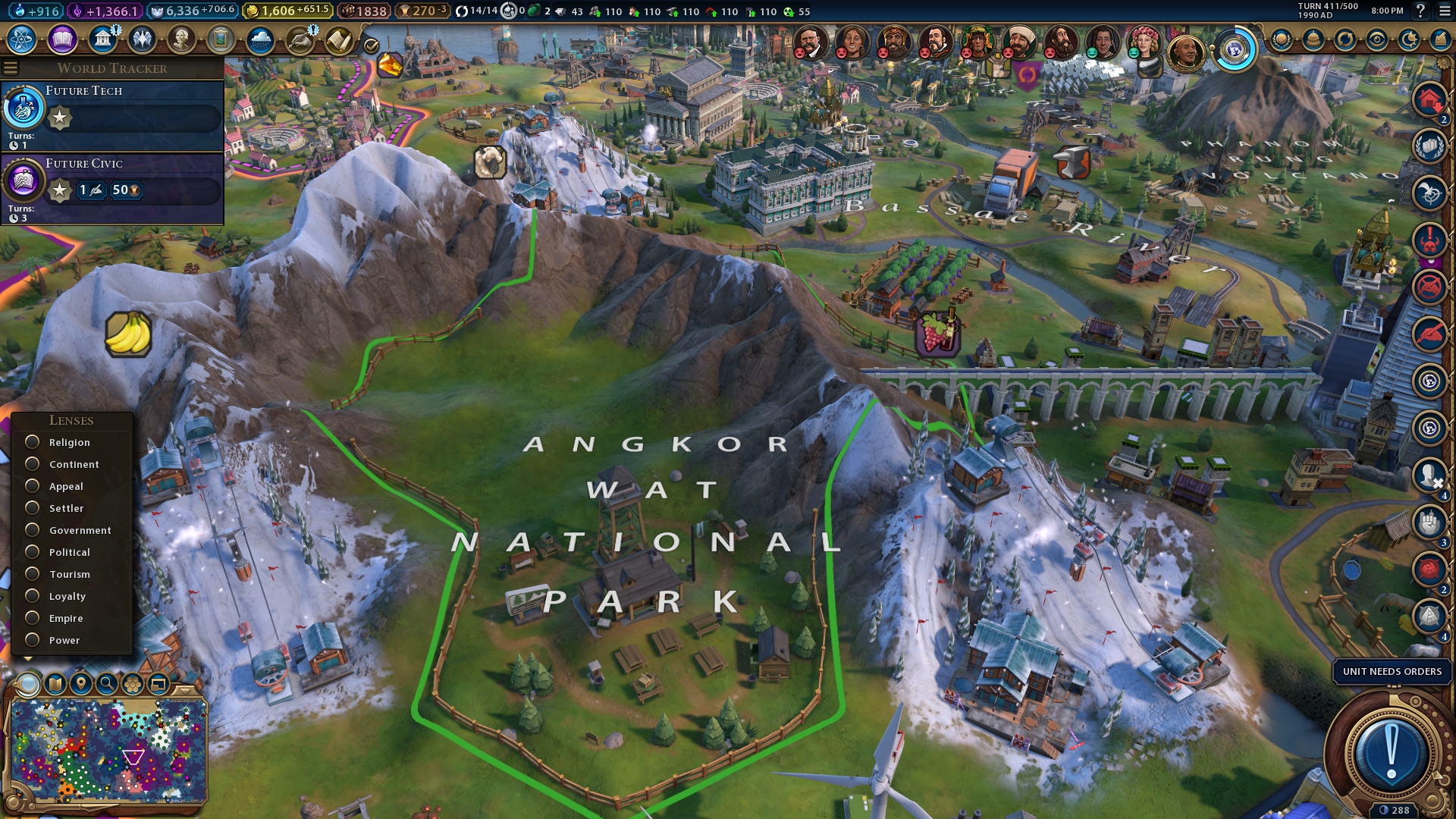Toggle the World Tracker hamburger menu
Screen dimensions: 1456x819
tap(11, 68)
